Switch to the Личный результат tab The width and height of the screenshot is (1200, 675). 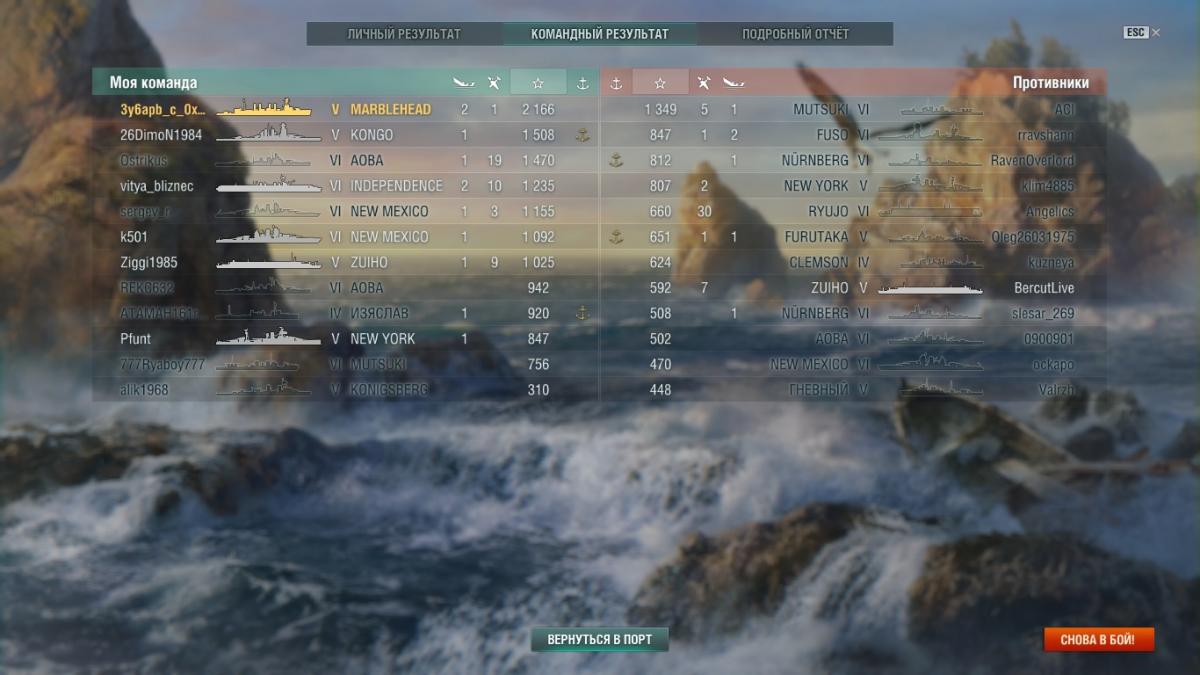(x=404, y=34)
